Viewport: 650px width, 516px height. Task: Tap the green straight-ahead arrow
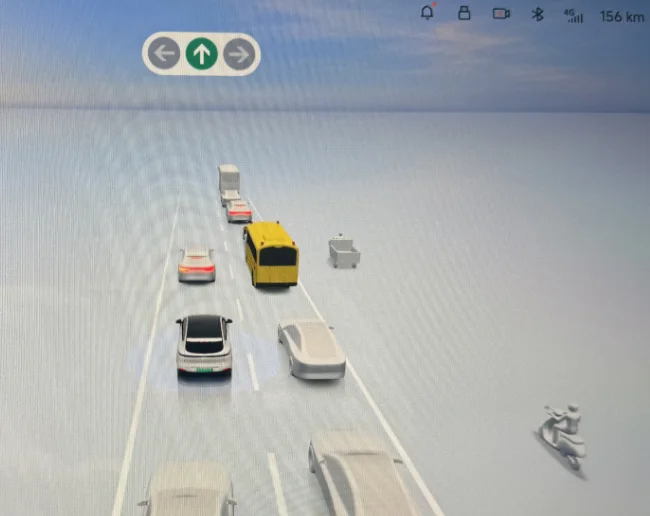click(x=201, y=54)
